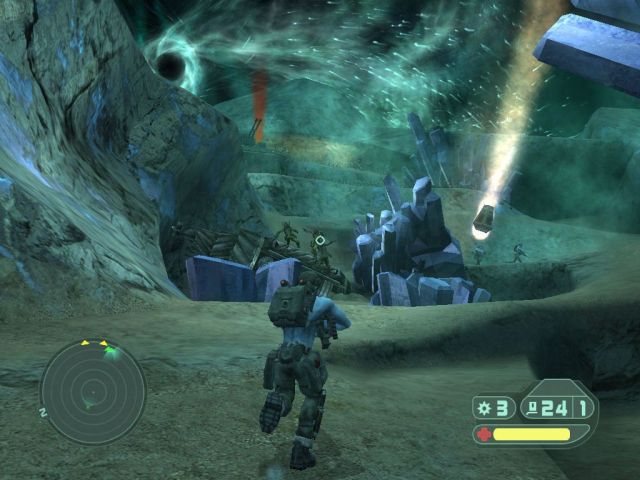Click the red medical cross icon
This screenshot has height=480, width=640.
(484, 434)
